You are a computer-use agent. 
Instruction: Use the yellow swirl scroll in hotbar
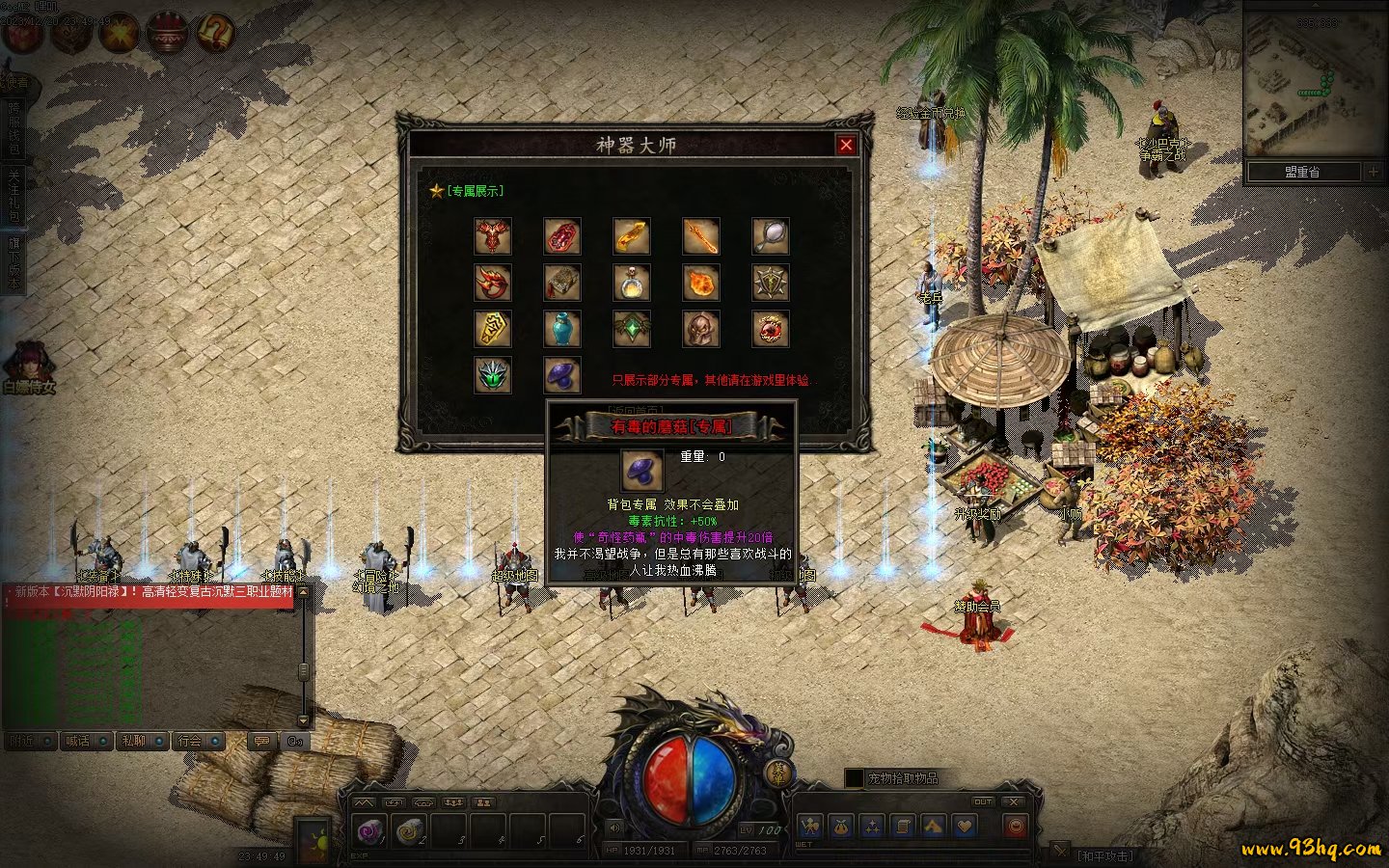[x=410, y=830]
